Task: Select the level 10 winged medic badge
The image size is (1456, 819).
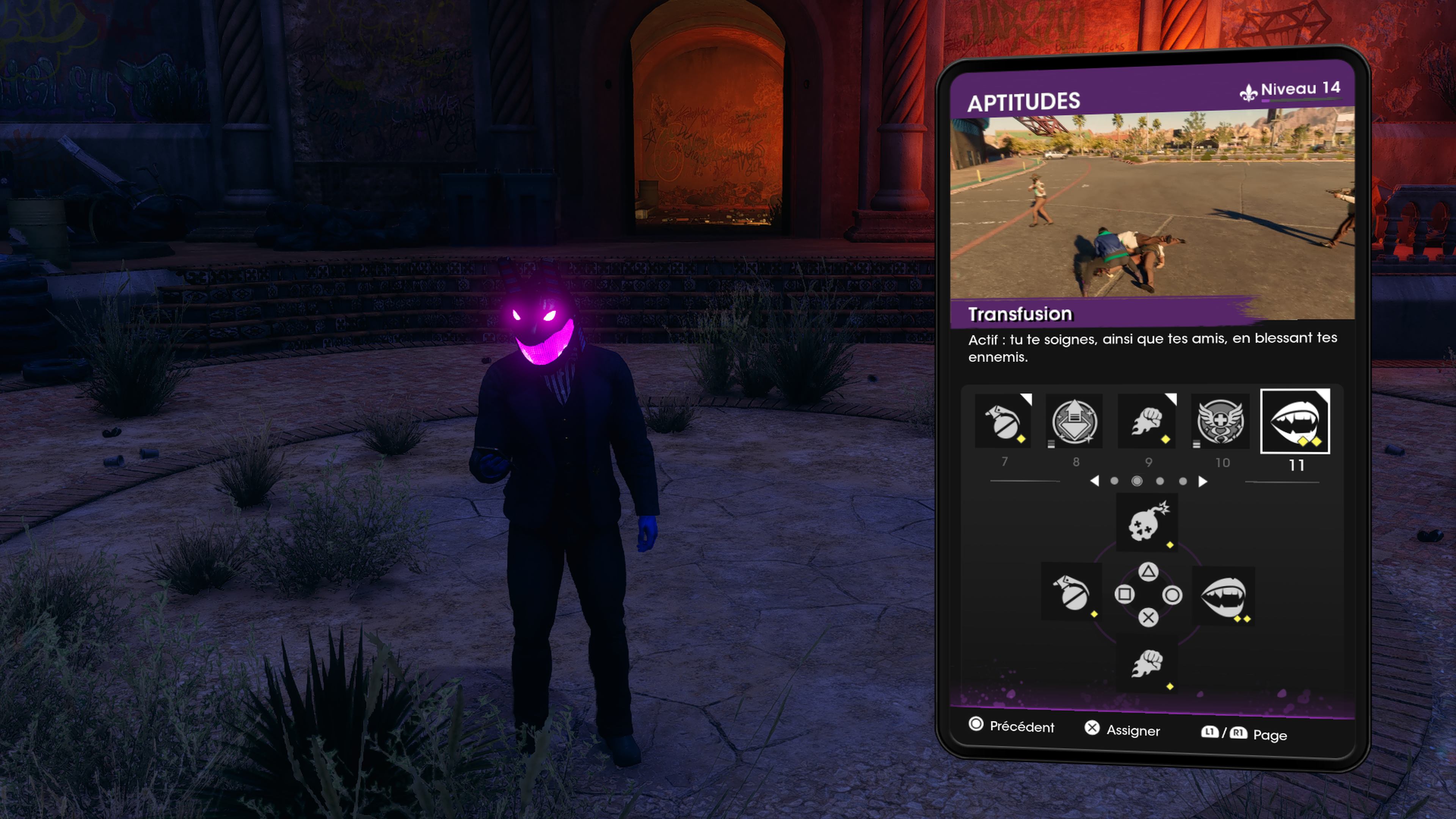Action: (1220, 421)
